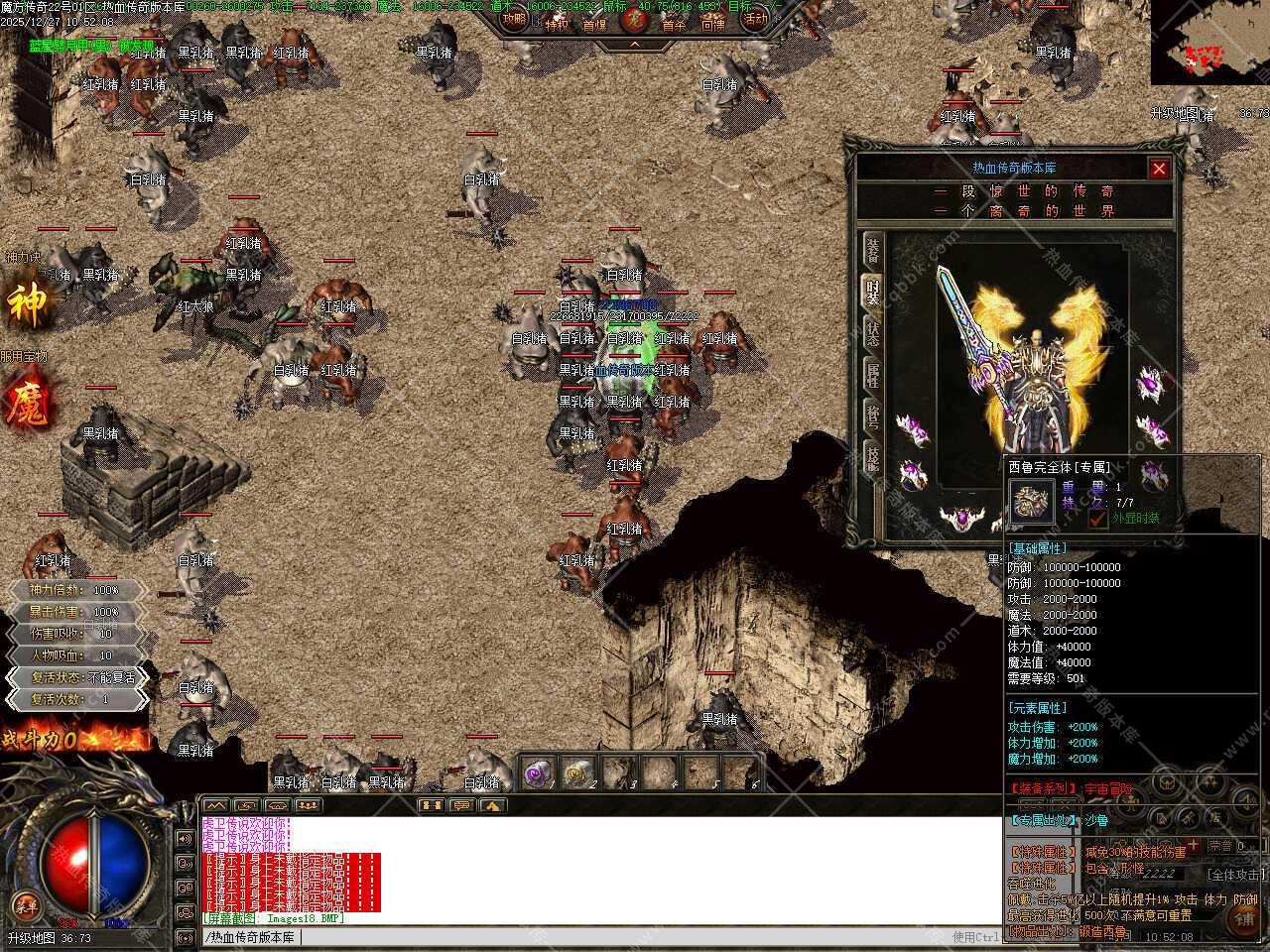The height and width of the screenshot is (952, 1270).
Task: Open the 活动 events button
Action: [755, 19]
